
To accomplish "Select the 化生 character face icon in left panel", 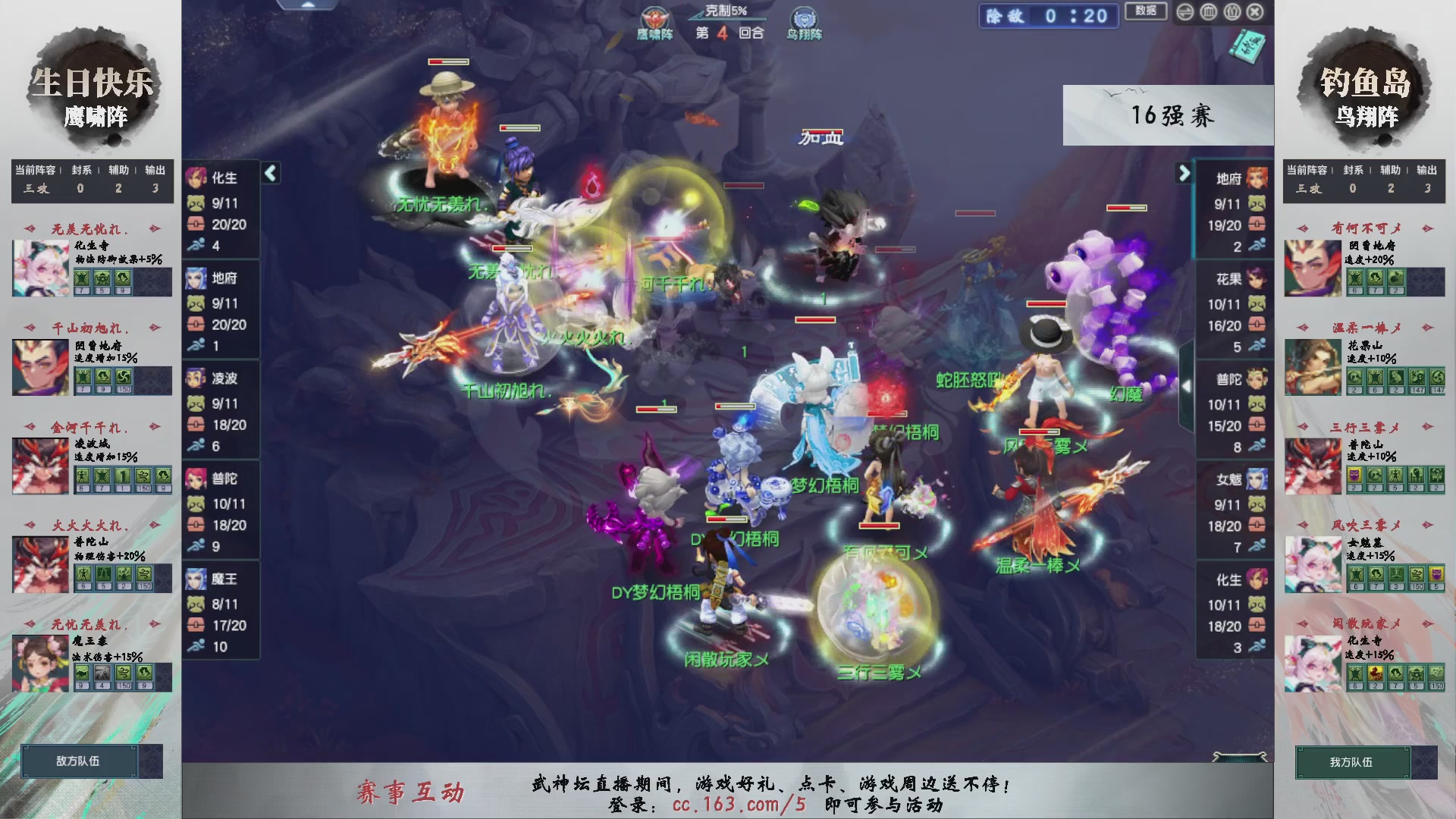I will coord(196,177).
